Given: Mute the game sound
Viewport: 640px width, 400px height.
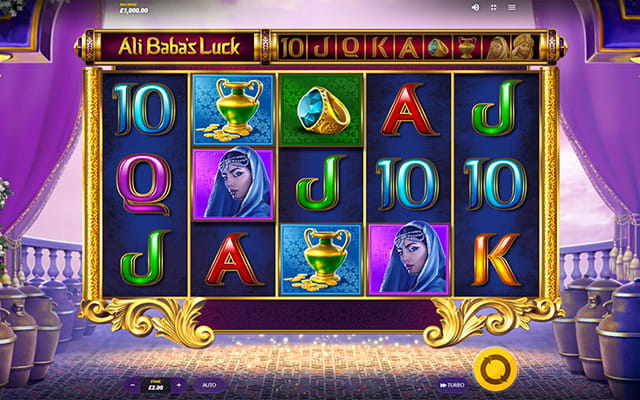Looking at the screenshot, I should pos(475,8).
